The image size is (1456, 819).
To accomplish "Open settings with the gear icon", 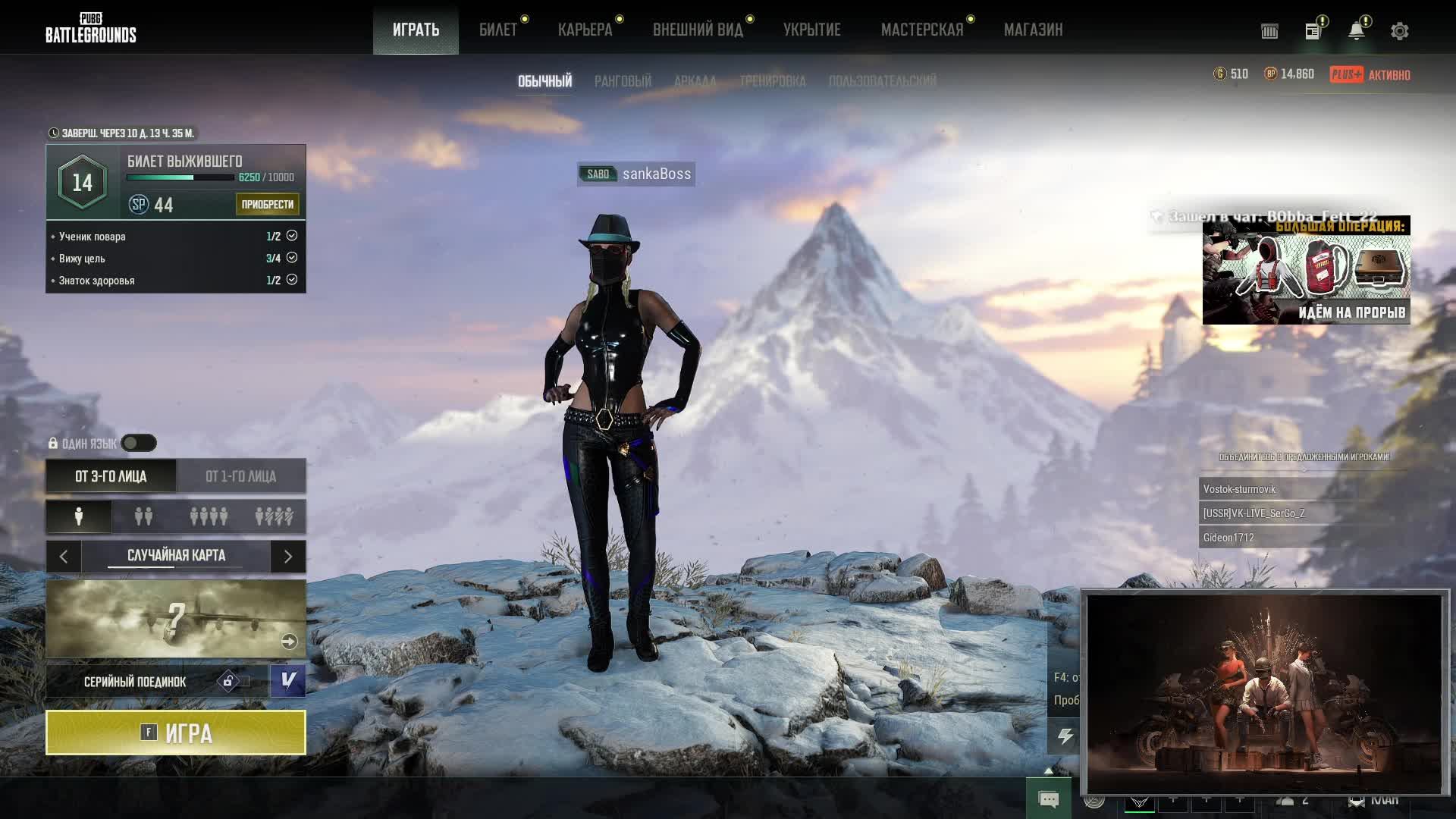I will pos(1399,31).
